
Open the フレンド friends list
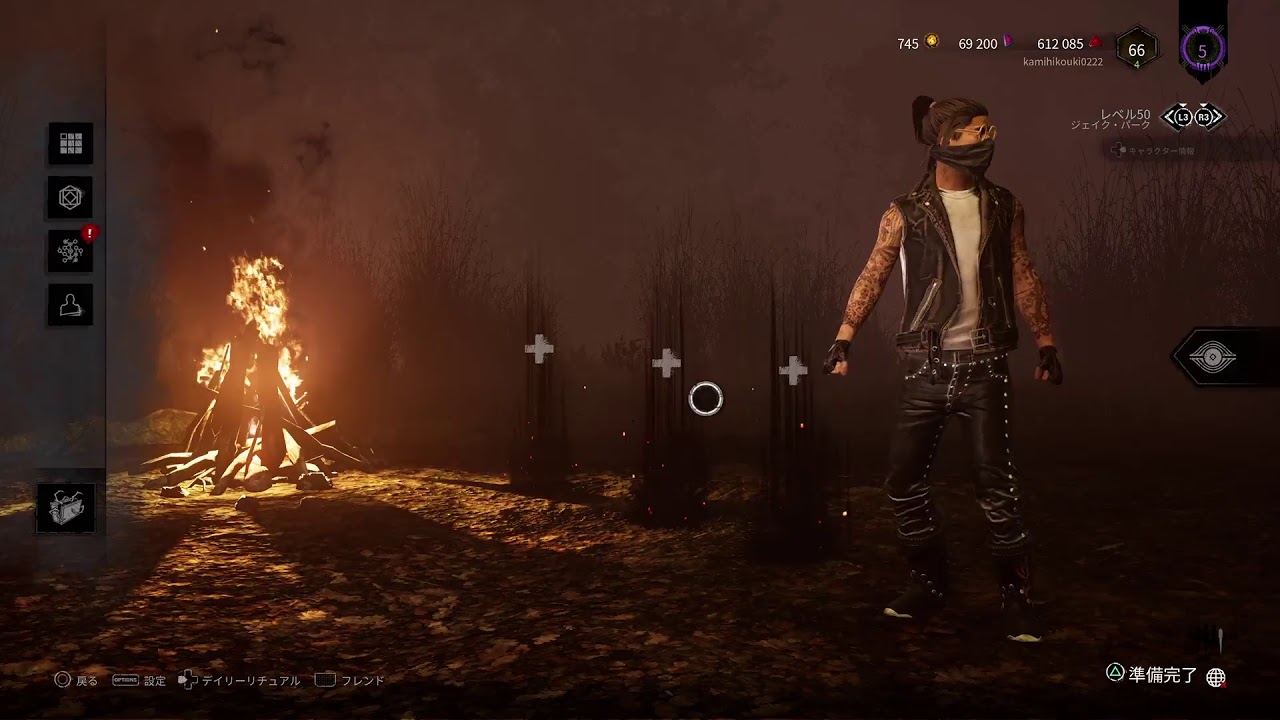click(x=351, y=681)
